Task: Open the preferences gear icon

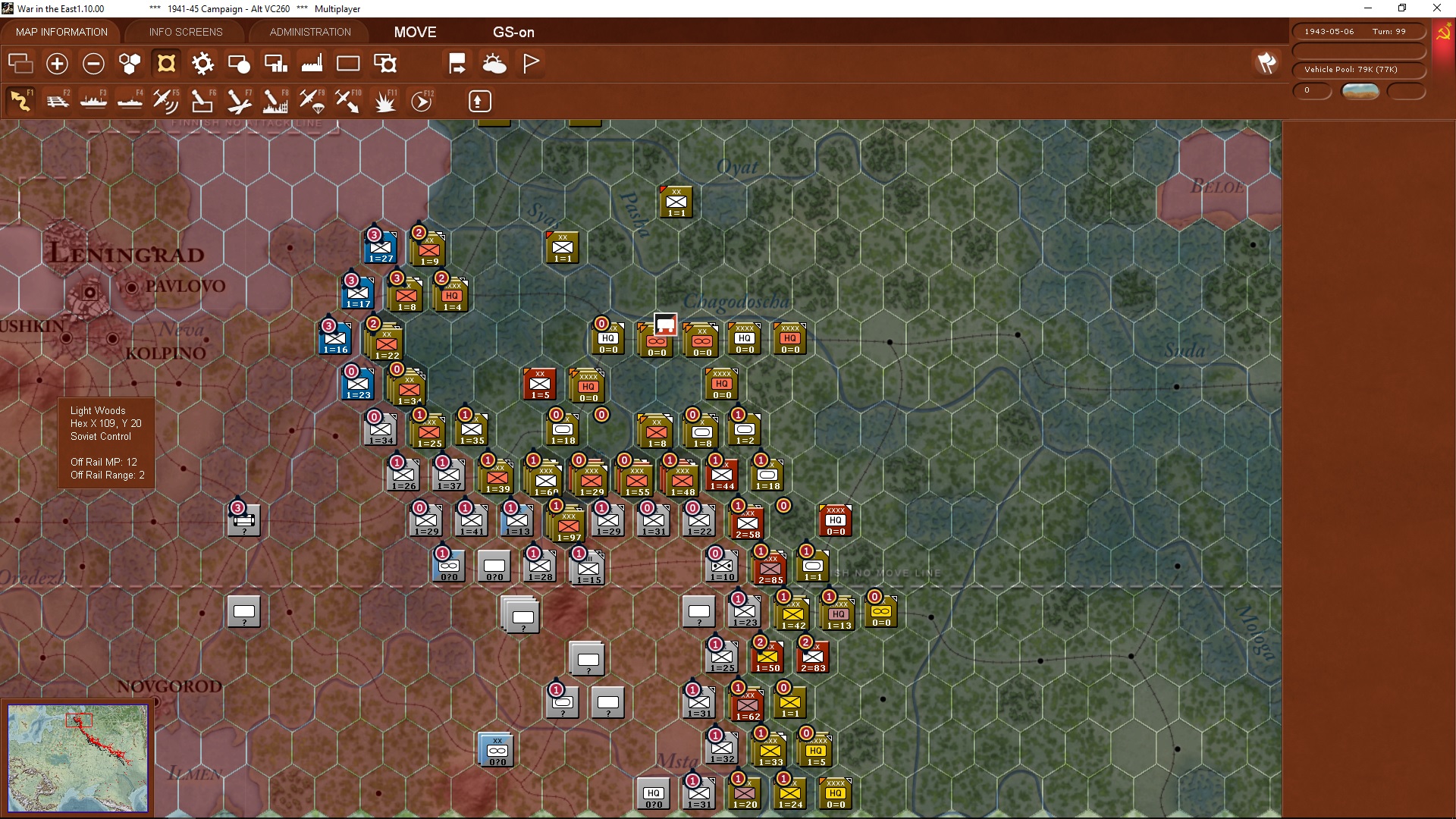Action: point(202,64)
